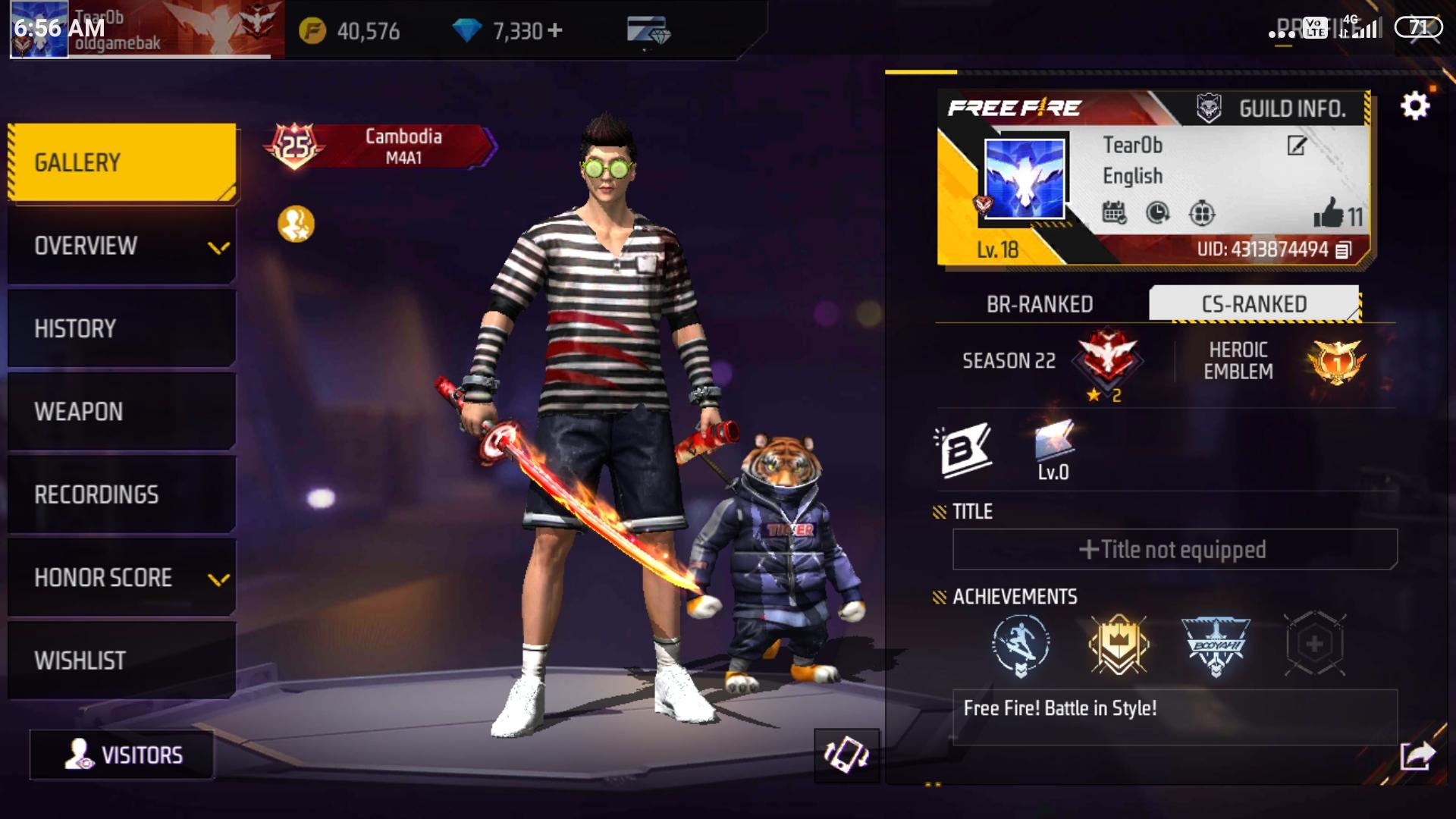Add diamonds with the plus button
The height and width of the screenshot is (819, 1456).
555,30
